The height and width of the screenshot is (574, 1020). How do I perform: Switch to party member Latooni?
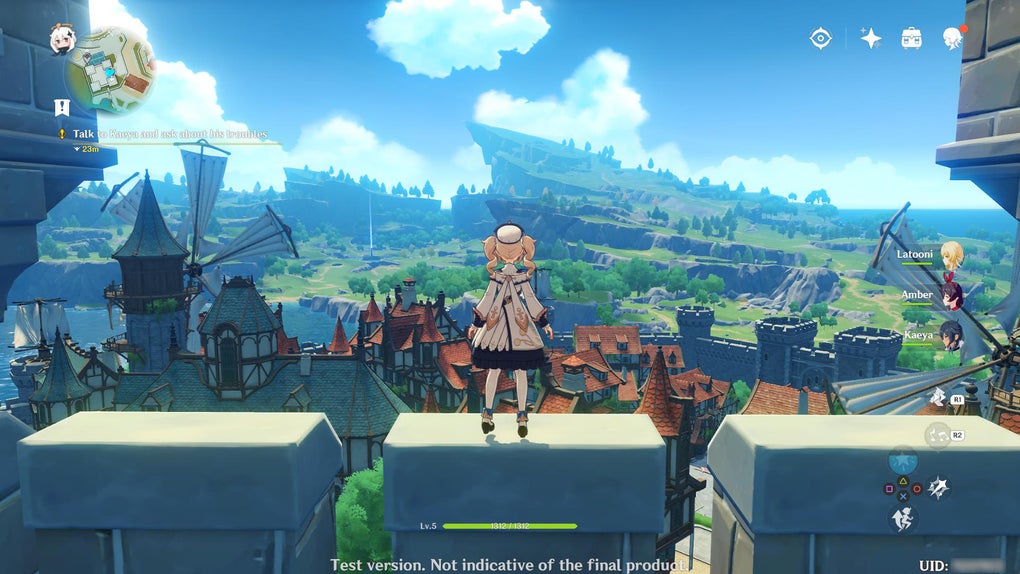point(951,255)
